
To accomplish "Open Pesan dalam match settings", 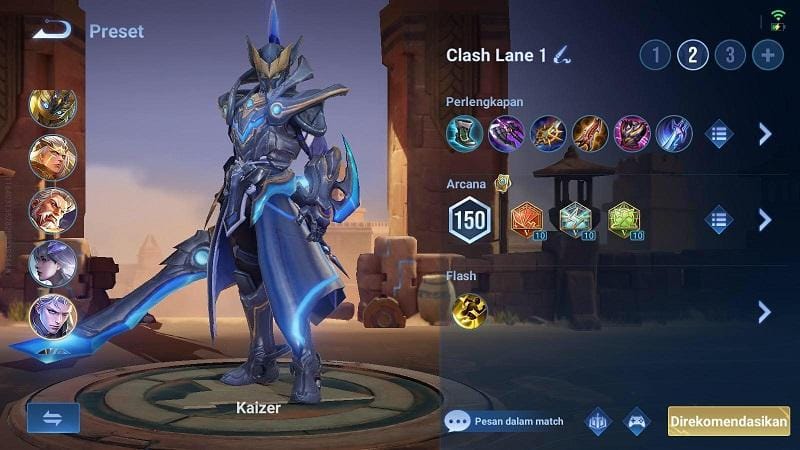I will point(505,421).
